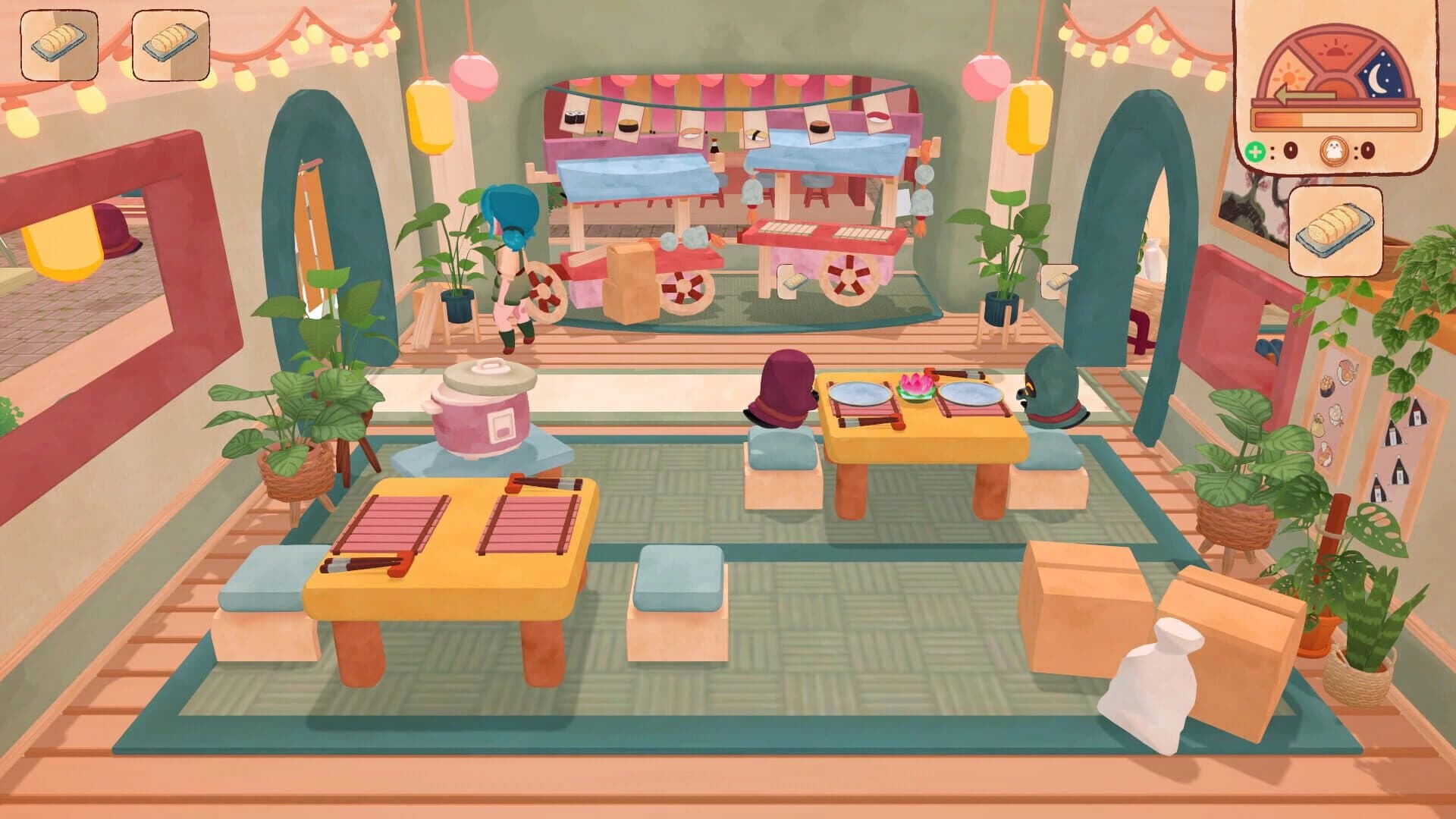Click the ghost customer icon in the status panel
Image resolution: width=1456 pixels, height=819 pixels.
1333,152
